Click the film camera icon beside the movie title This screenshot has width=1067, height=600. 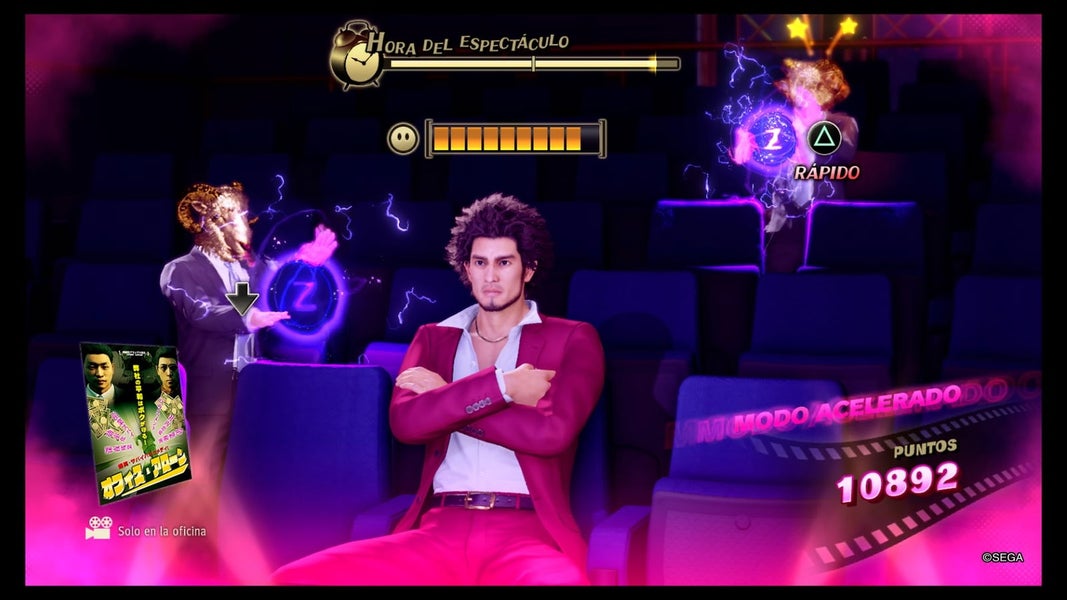pos(98,529)
